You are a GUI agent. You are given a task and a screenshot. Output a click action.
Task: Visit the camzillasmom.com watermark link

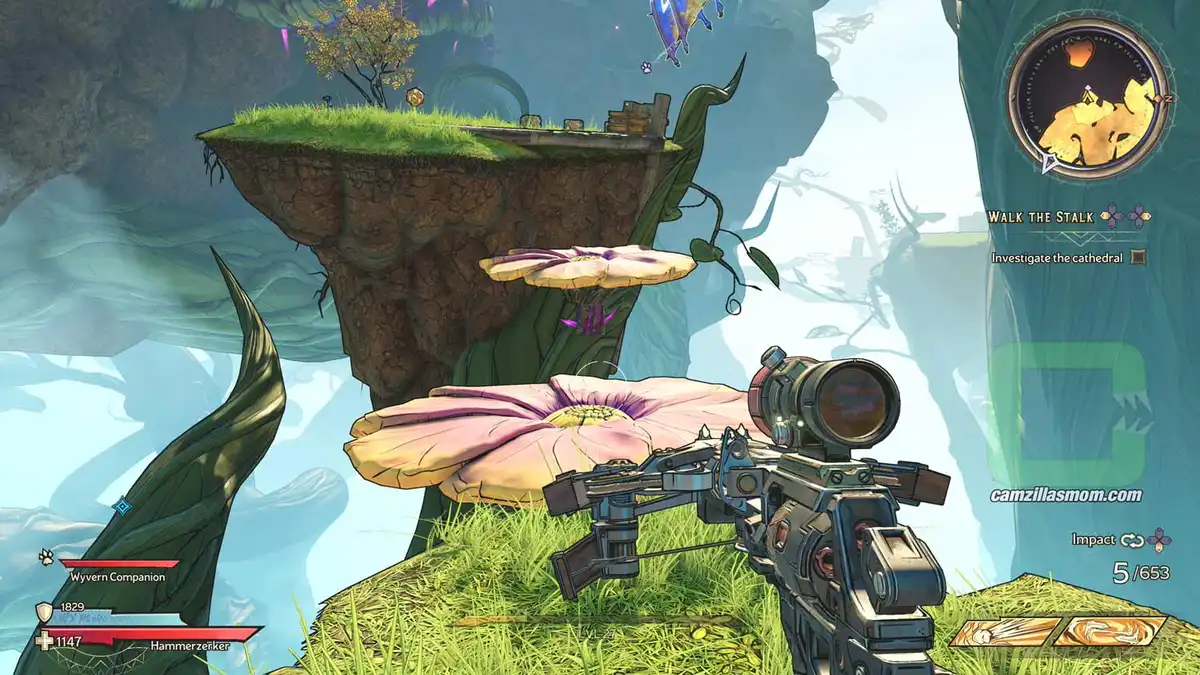[x=1065, y=495]
